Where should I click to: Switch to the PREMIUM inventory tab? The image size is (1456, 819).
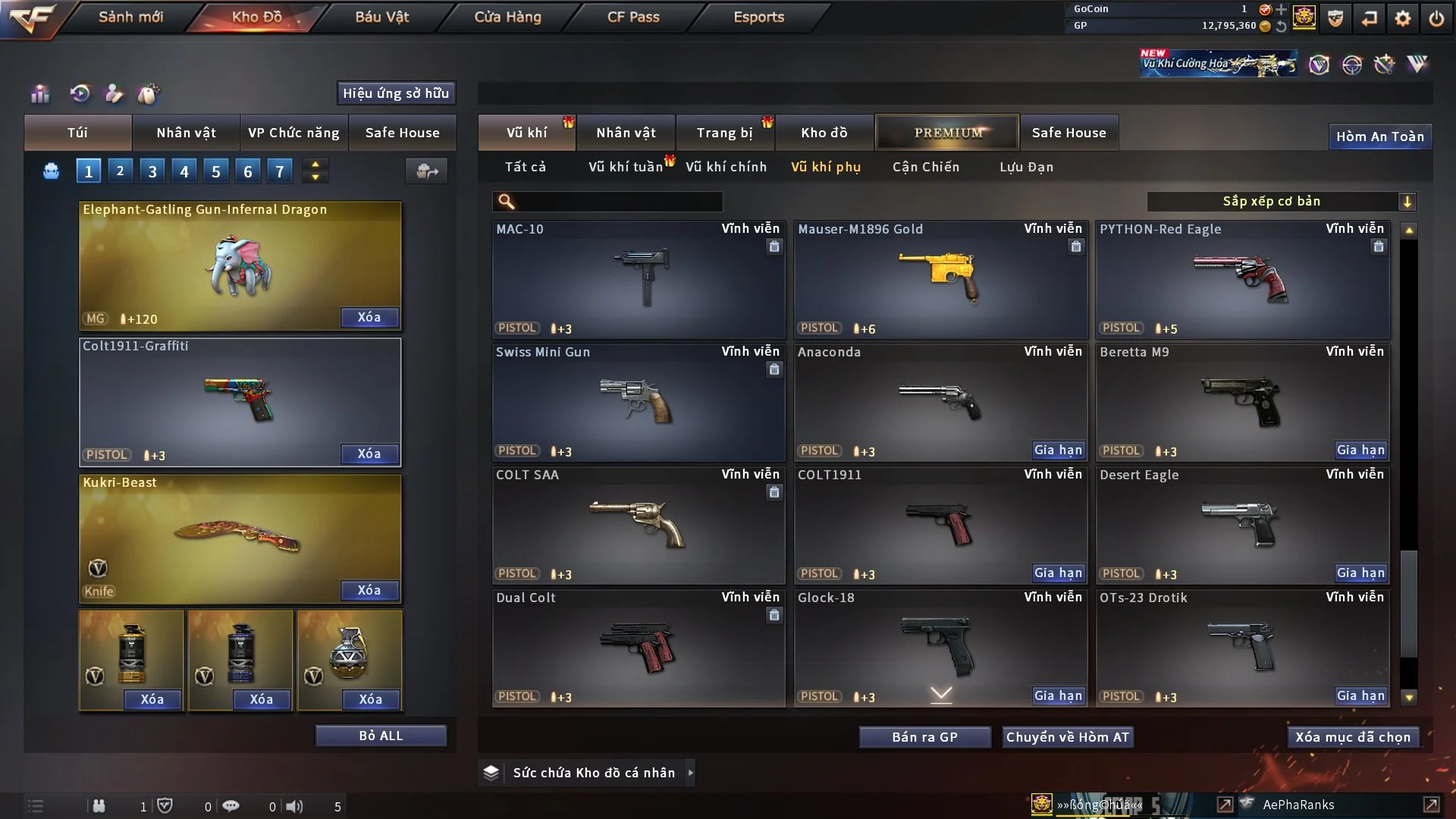947,133
